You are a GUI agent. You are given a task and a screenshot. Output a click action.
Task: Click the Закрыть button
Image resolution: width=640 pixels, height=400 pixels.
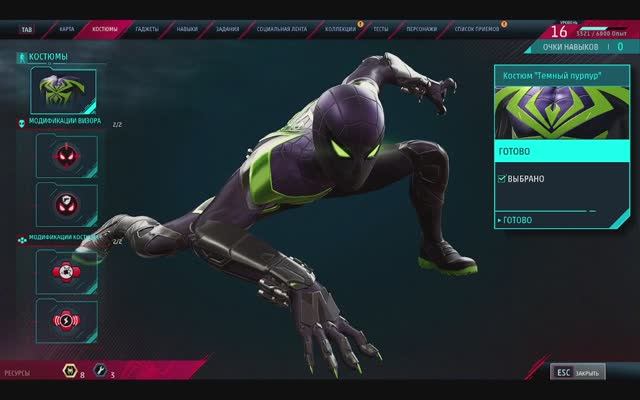(x=578, y=373)
